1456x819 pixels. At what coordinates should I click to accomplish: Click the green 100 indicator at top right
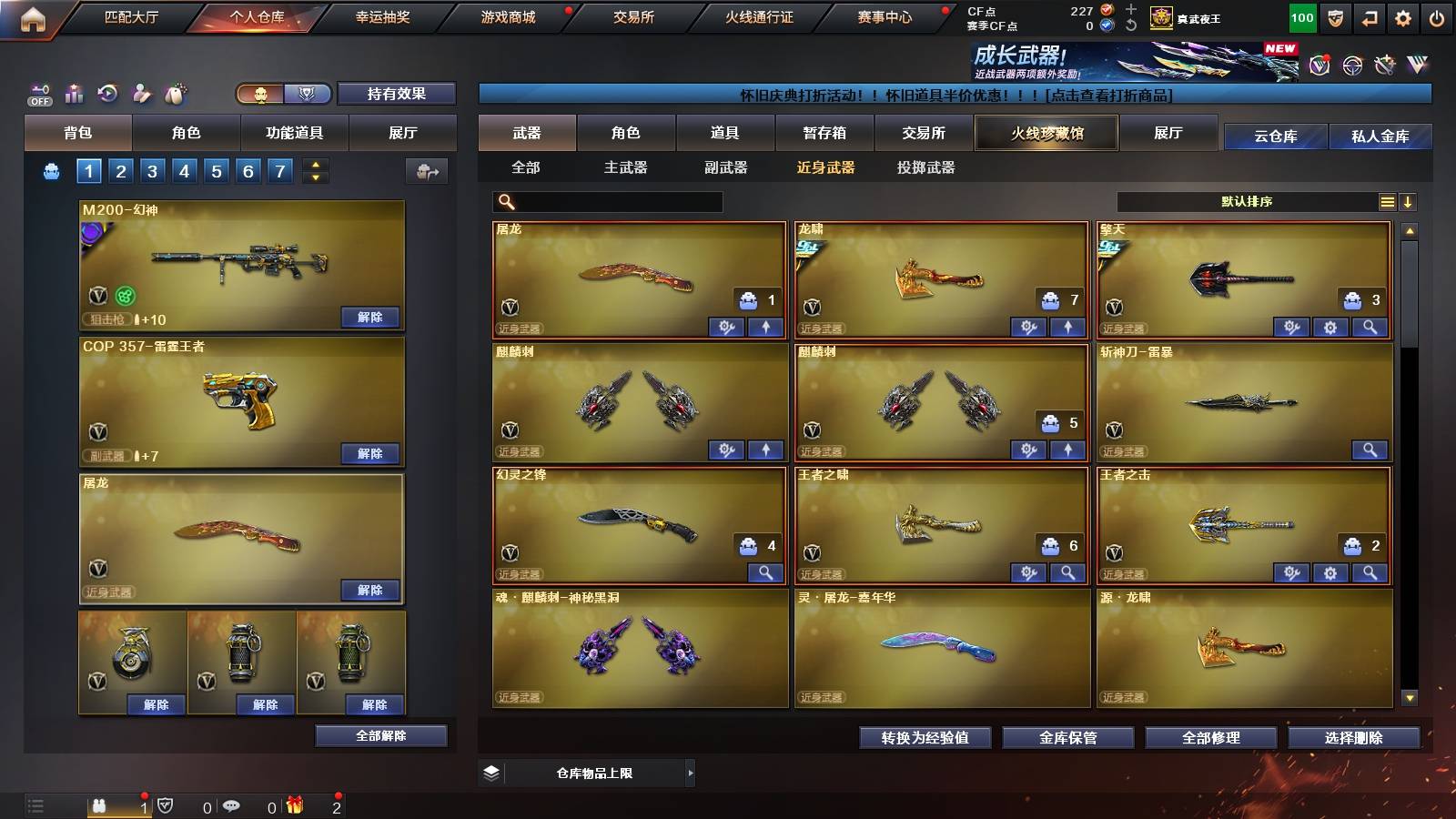tap(1301, 16)
